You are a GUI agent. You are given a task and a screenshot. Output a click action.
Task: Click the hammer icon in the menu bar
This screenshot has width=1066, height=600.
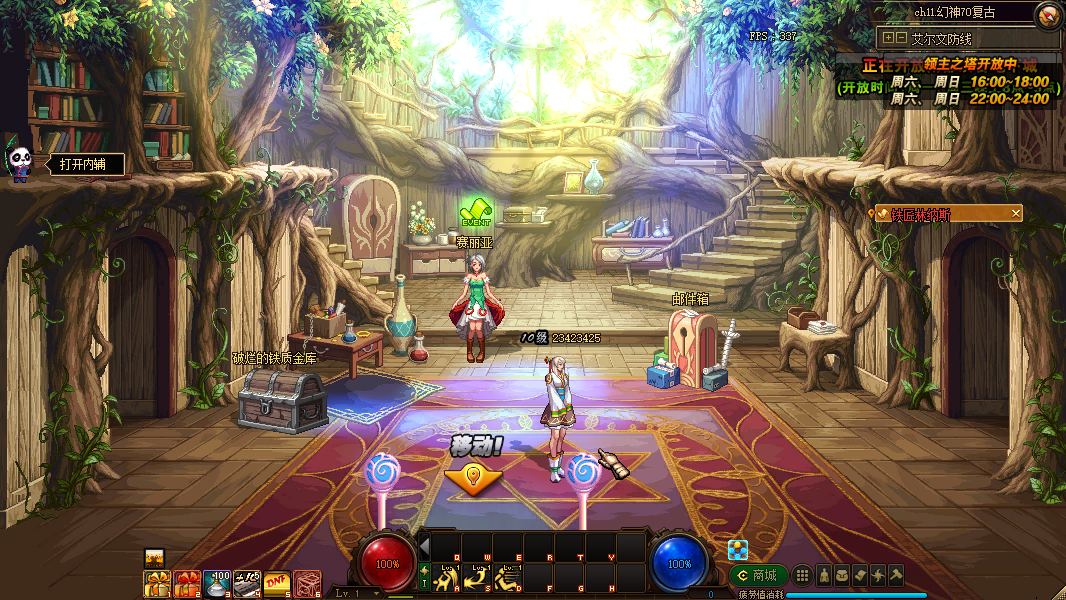pyautogui.click(x=896, y=575)
